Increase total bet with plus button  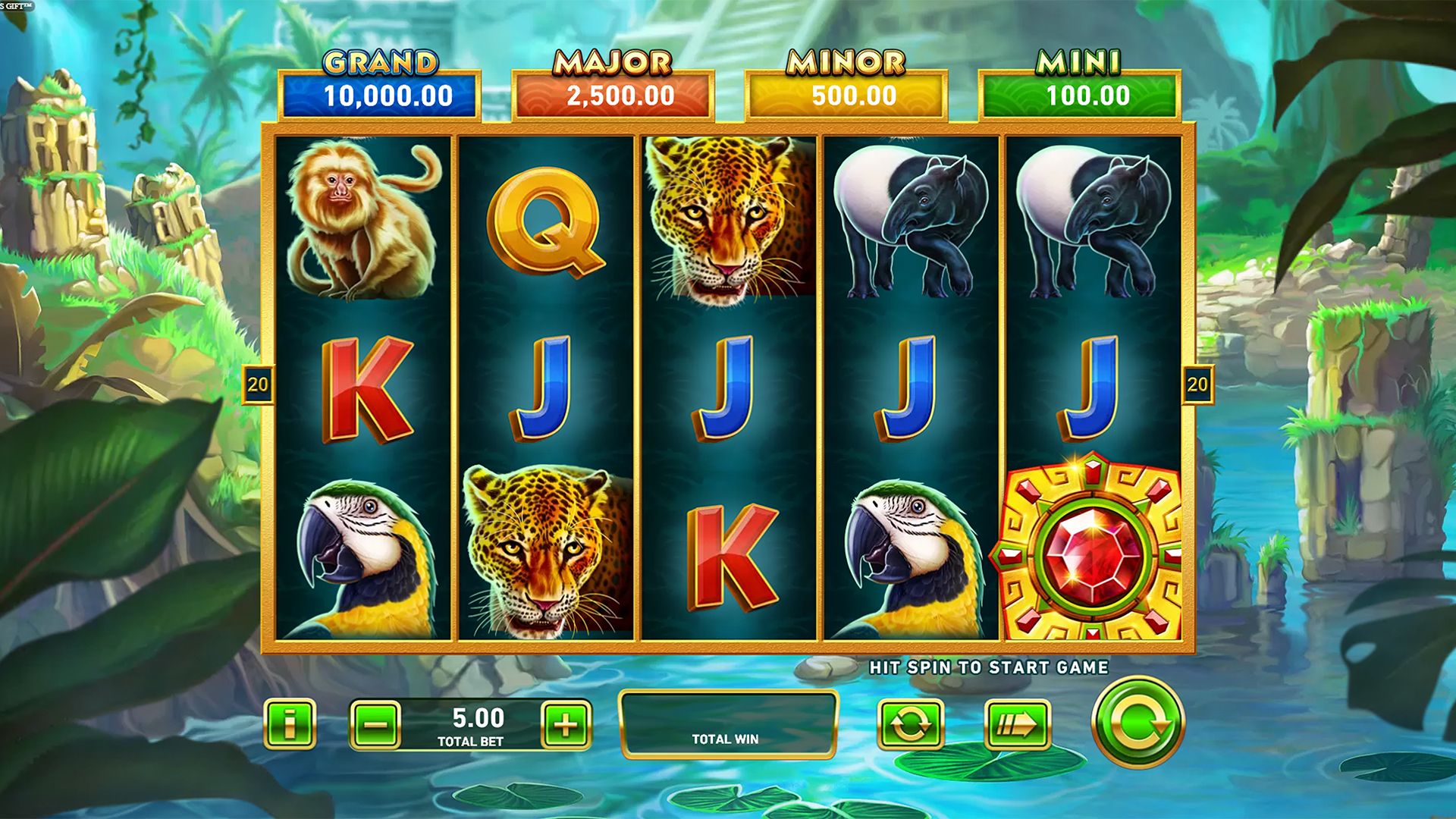tap(566, 726)
